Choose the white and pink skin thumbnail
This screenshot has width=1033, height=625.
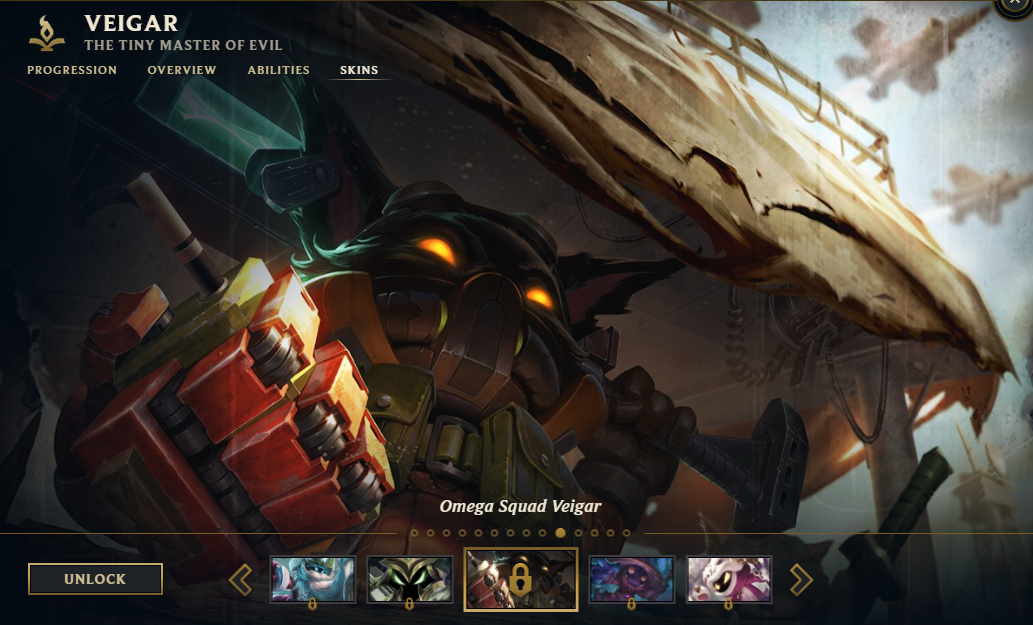[x=728, y=580]
